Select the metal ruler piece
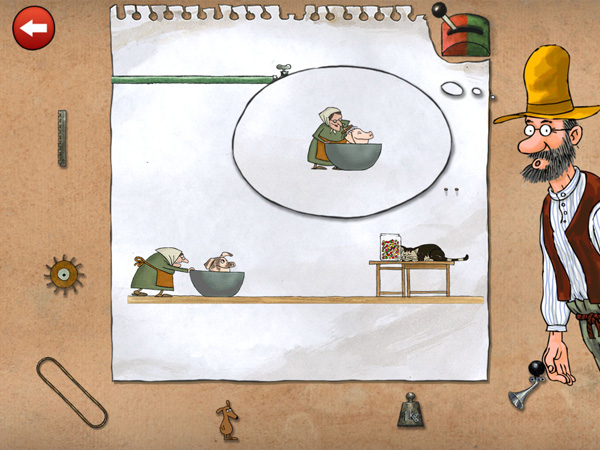This screenshot has width=600, height=450. 62,138
